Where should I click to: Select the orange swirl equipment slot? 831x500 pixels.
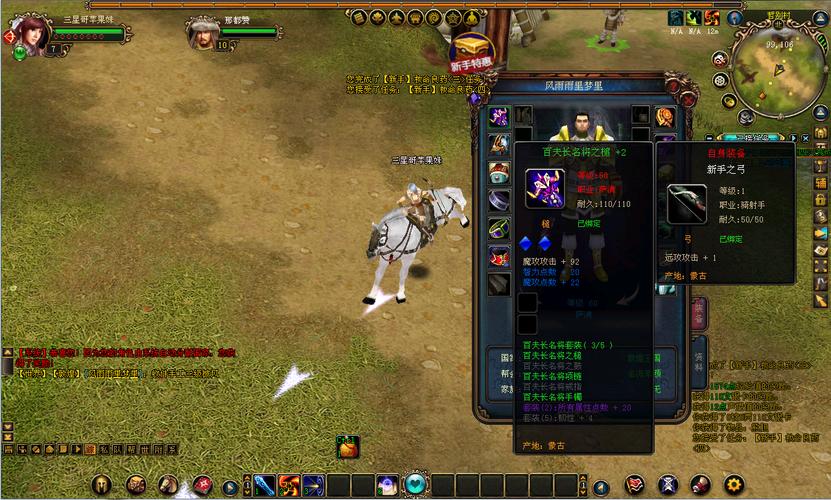[x=665, y=118]
